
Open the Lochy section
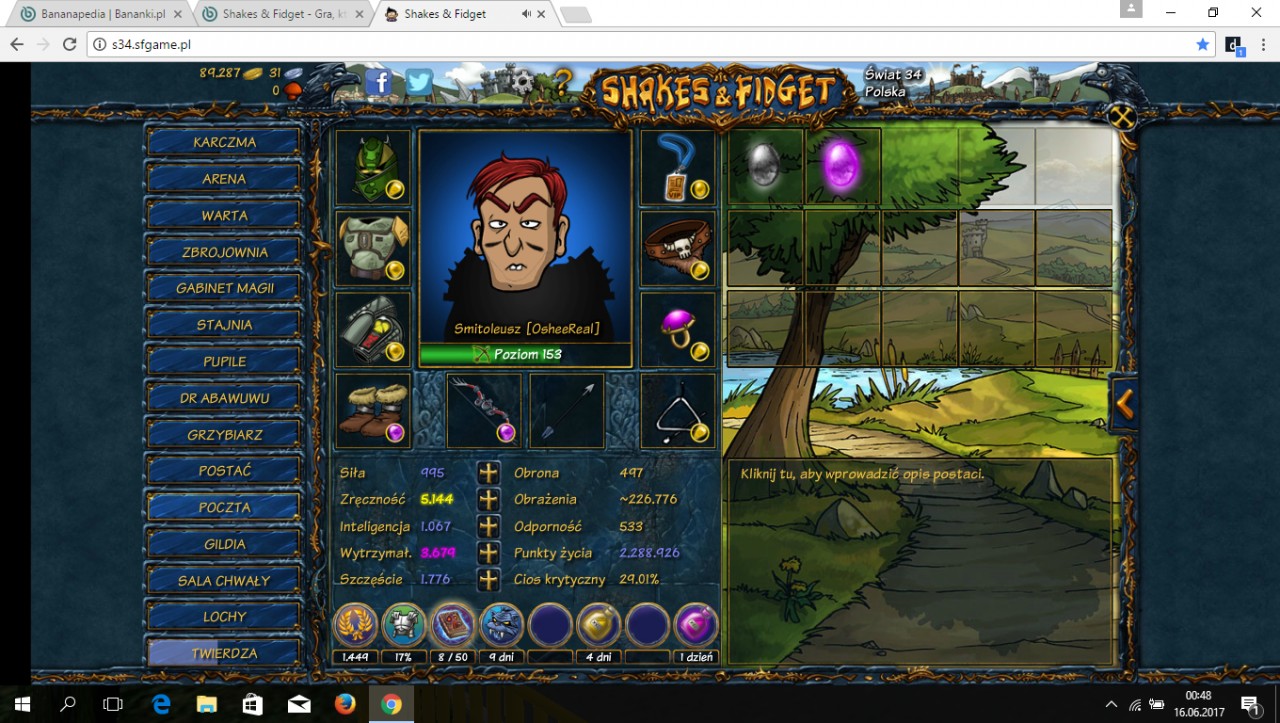222,616
